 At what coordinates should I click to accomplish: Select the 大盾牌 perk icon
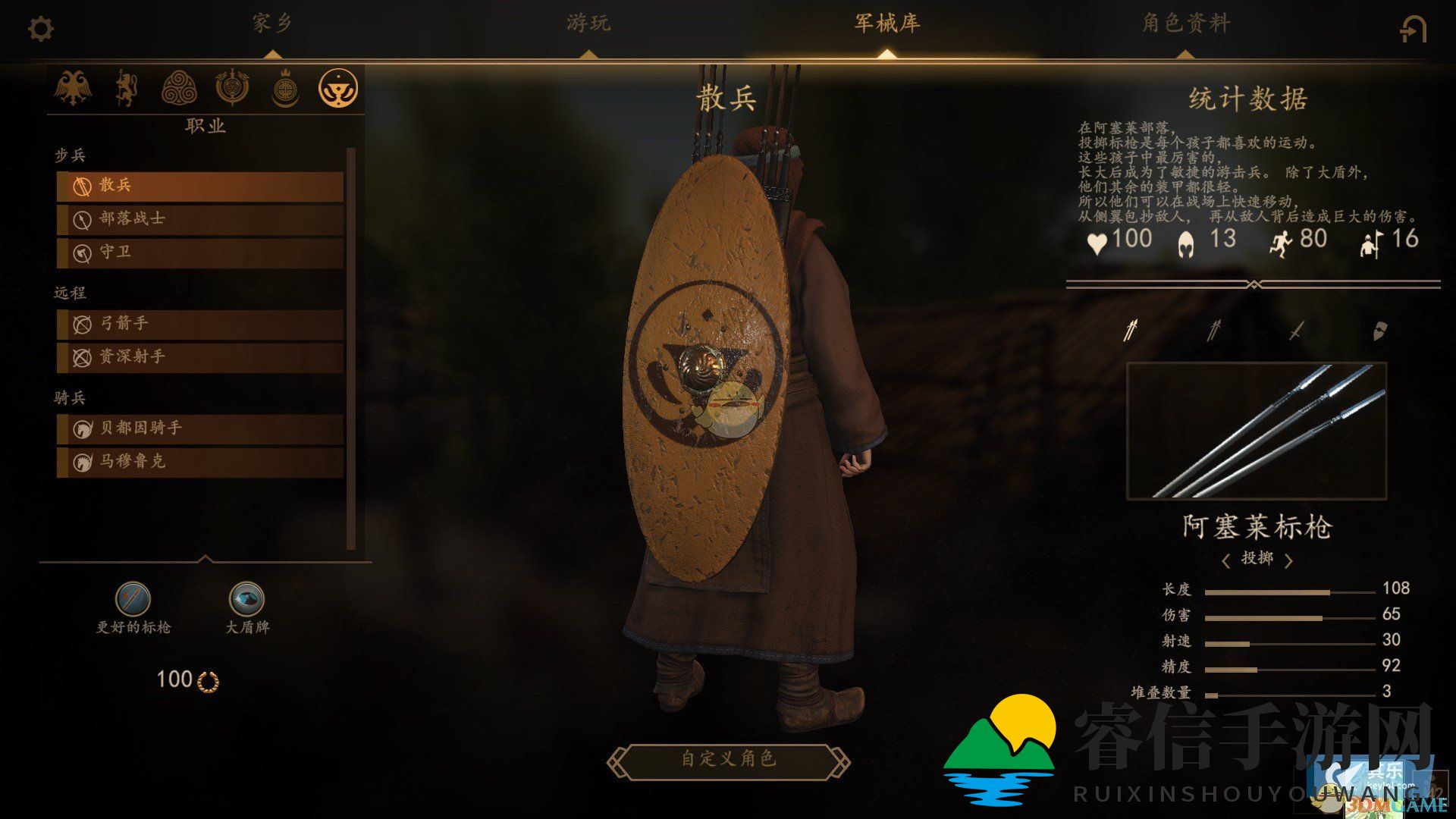click(x=246, y=599)
